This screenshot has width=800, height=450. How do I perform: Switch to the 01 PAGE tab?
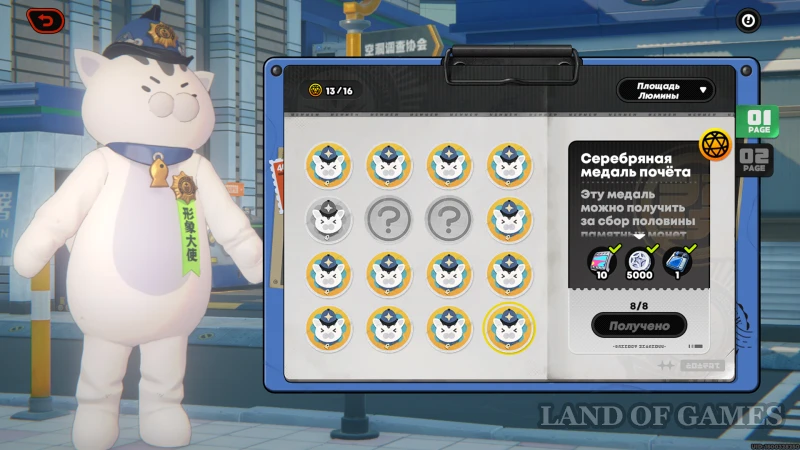tap(757, 123)
